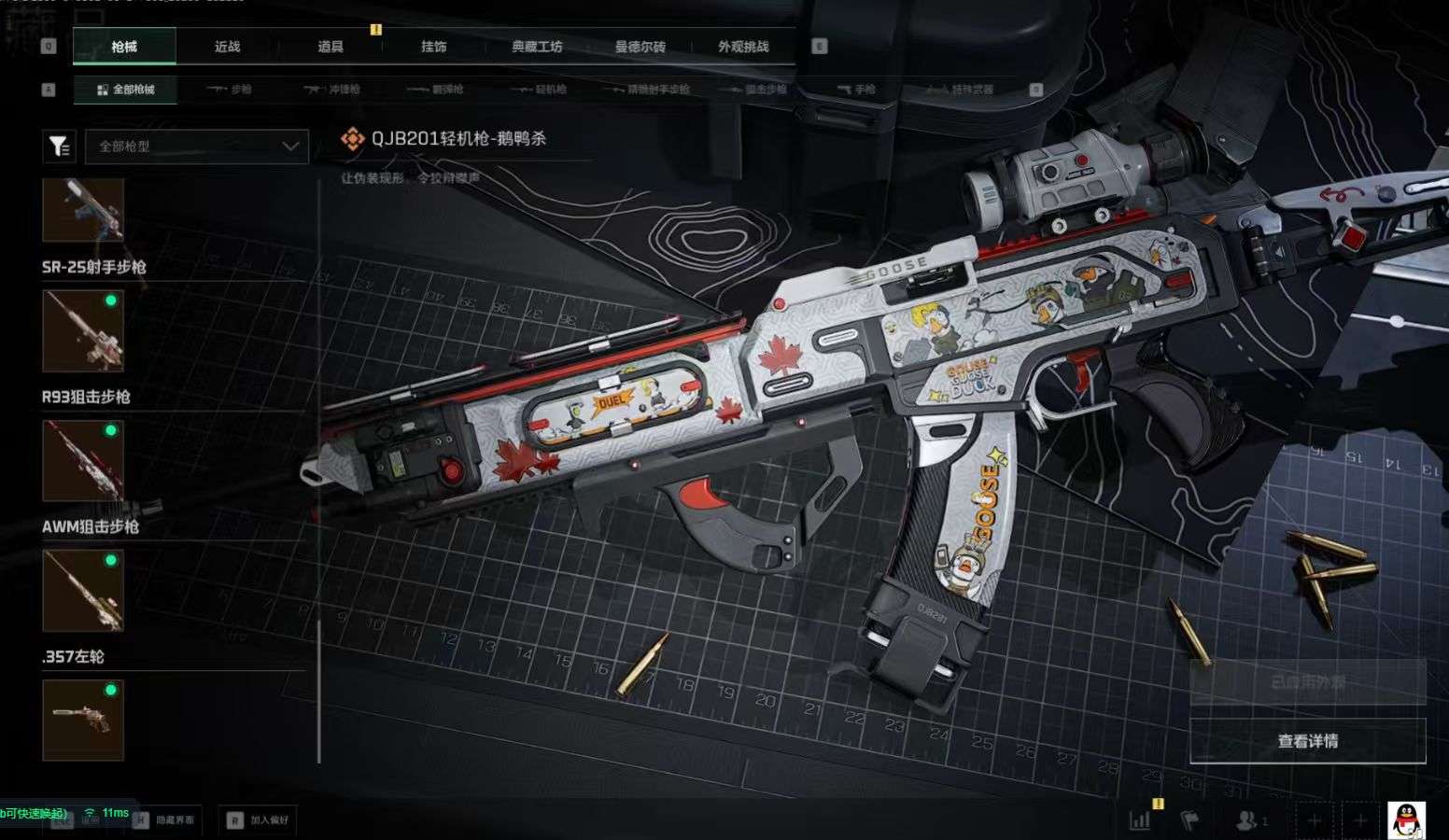The width and height of the screenshot is (1449, 840).
Task: Select the 全部枪械 all-firearms filter
Action: pyautogui.click(x=126, y=90)
